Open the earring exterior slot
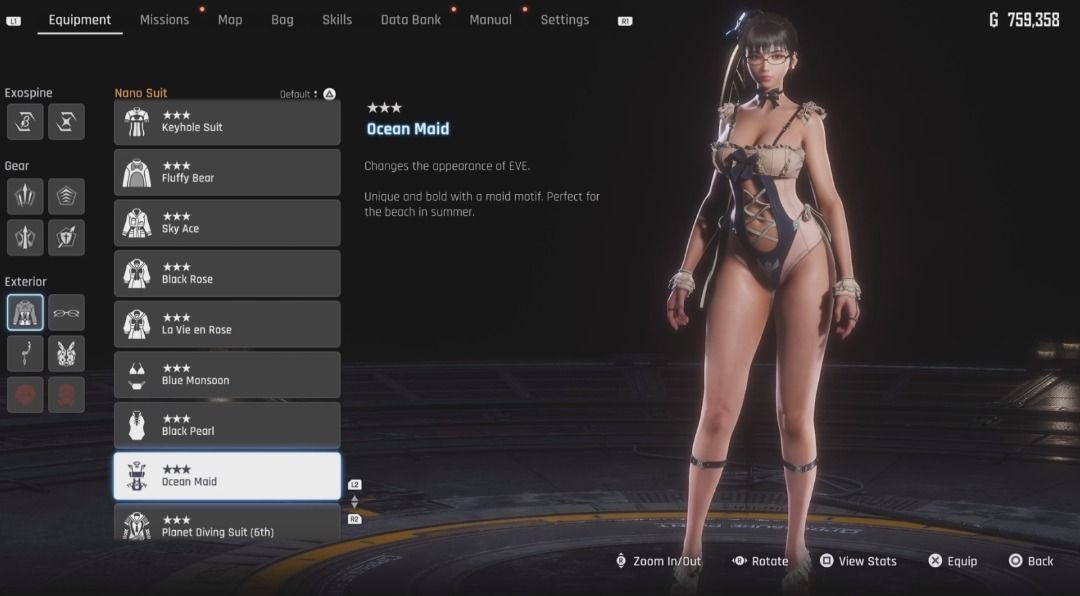This screenshot has width=1080, height=596. coord(25,354)
